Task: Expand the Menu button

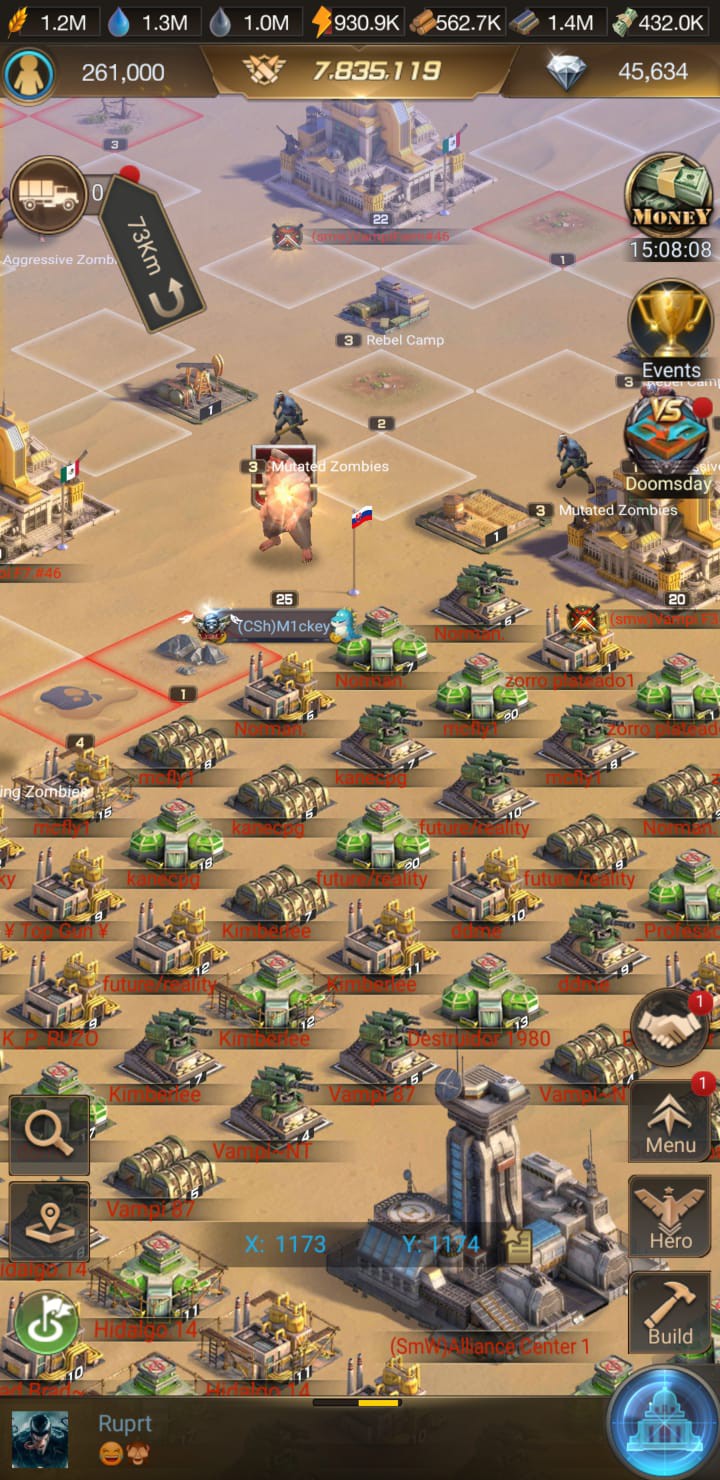Action: pos(670,1121)
